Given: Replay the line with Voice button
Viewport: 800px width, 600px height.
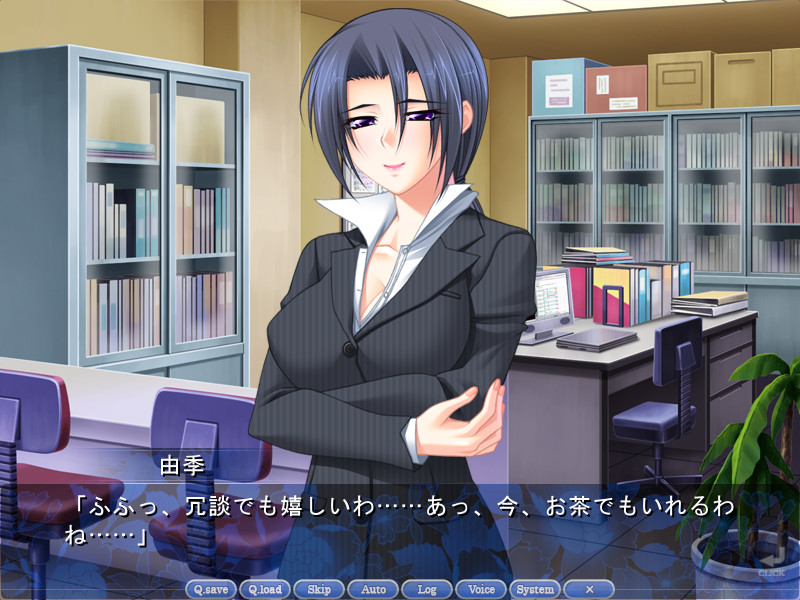Looking at the screenshot, I should pyautogui.click(x=481, y=589).
